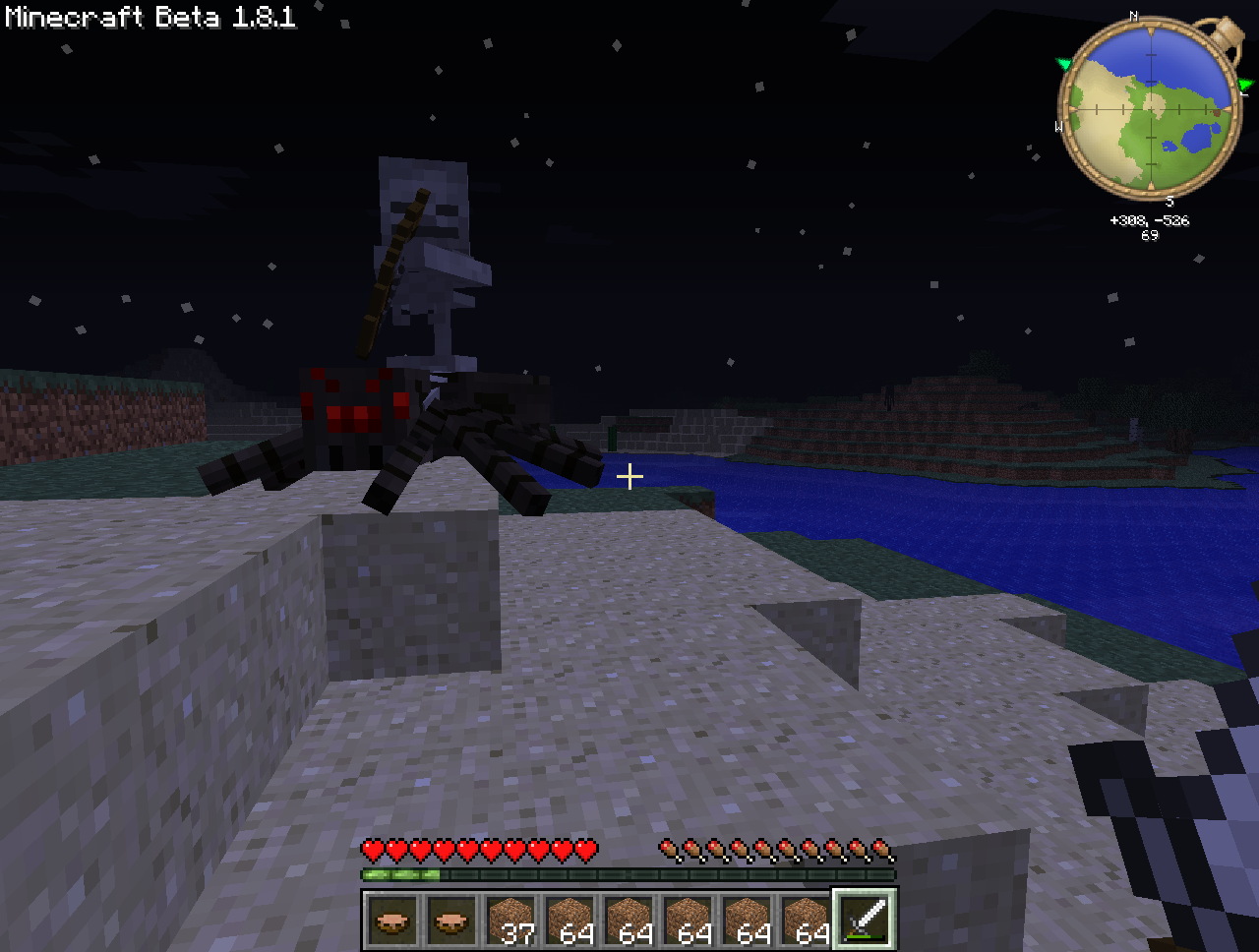Select the iron sword hotbar slot

865,920
